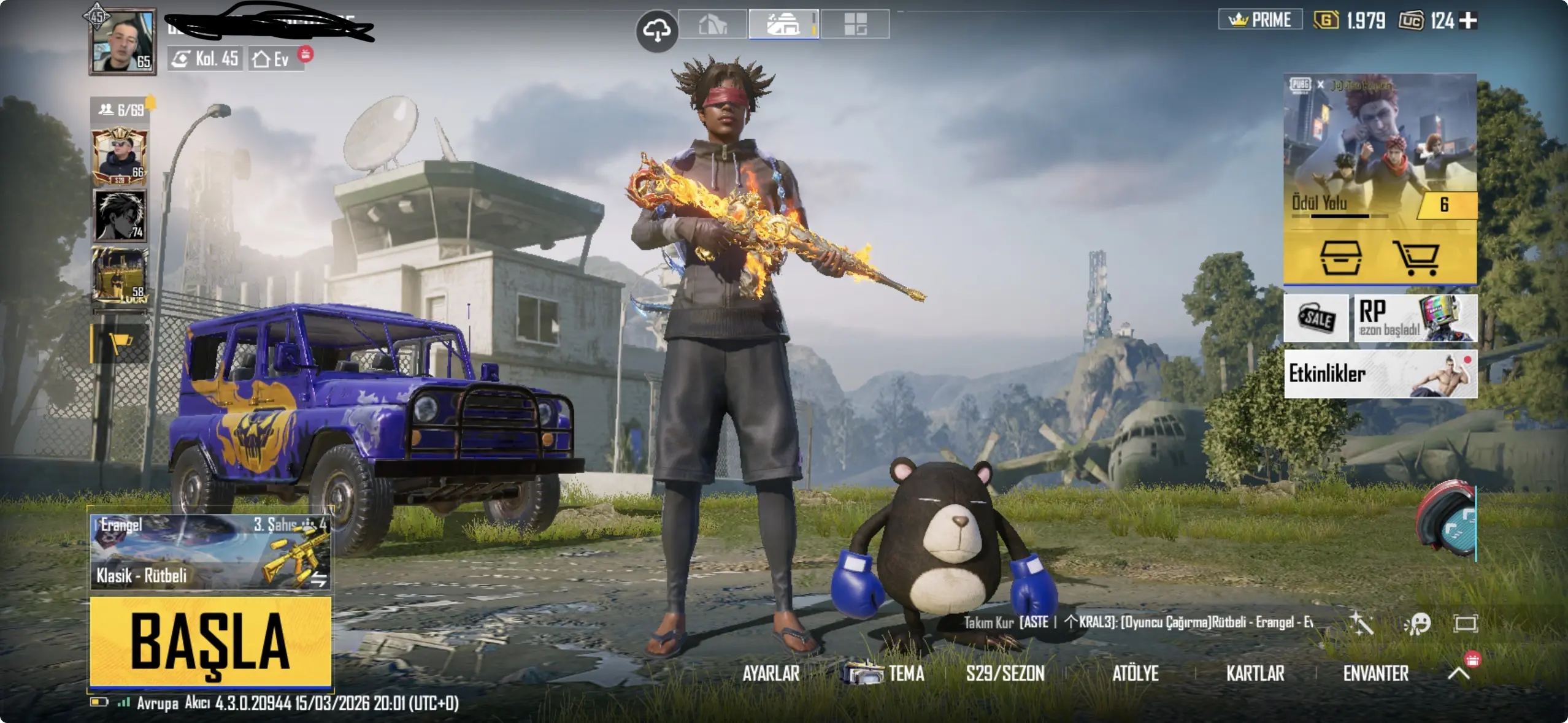Open the S29/SEZON page
This screenshot has height=723, width=1568.
pyautogui.click(x=1005, y=673)
